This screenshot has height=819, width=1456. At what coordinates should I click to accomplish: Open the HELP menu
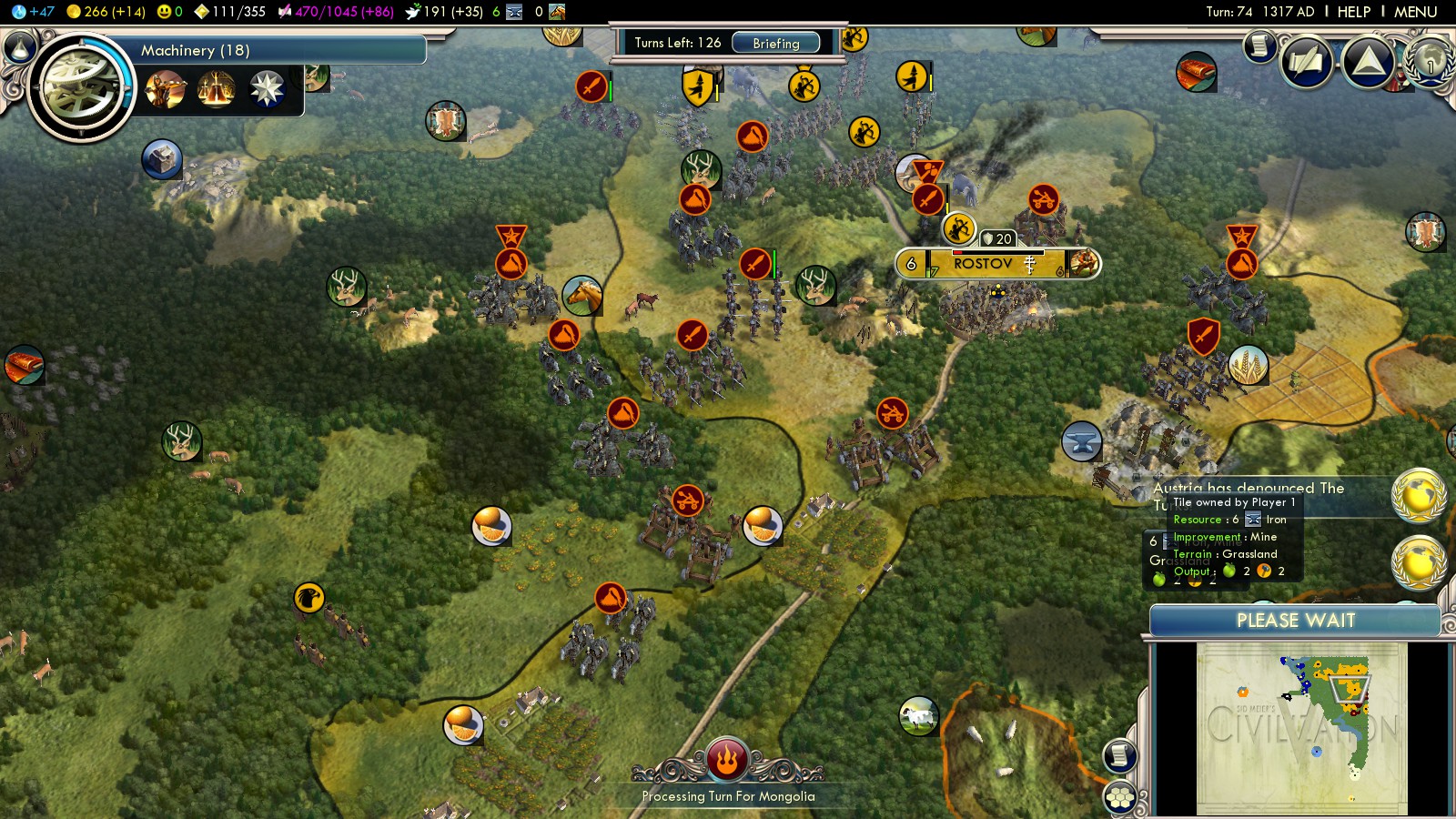coord(1353,12)
